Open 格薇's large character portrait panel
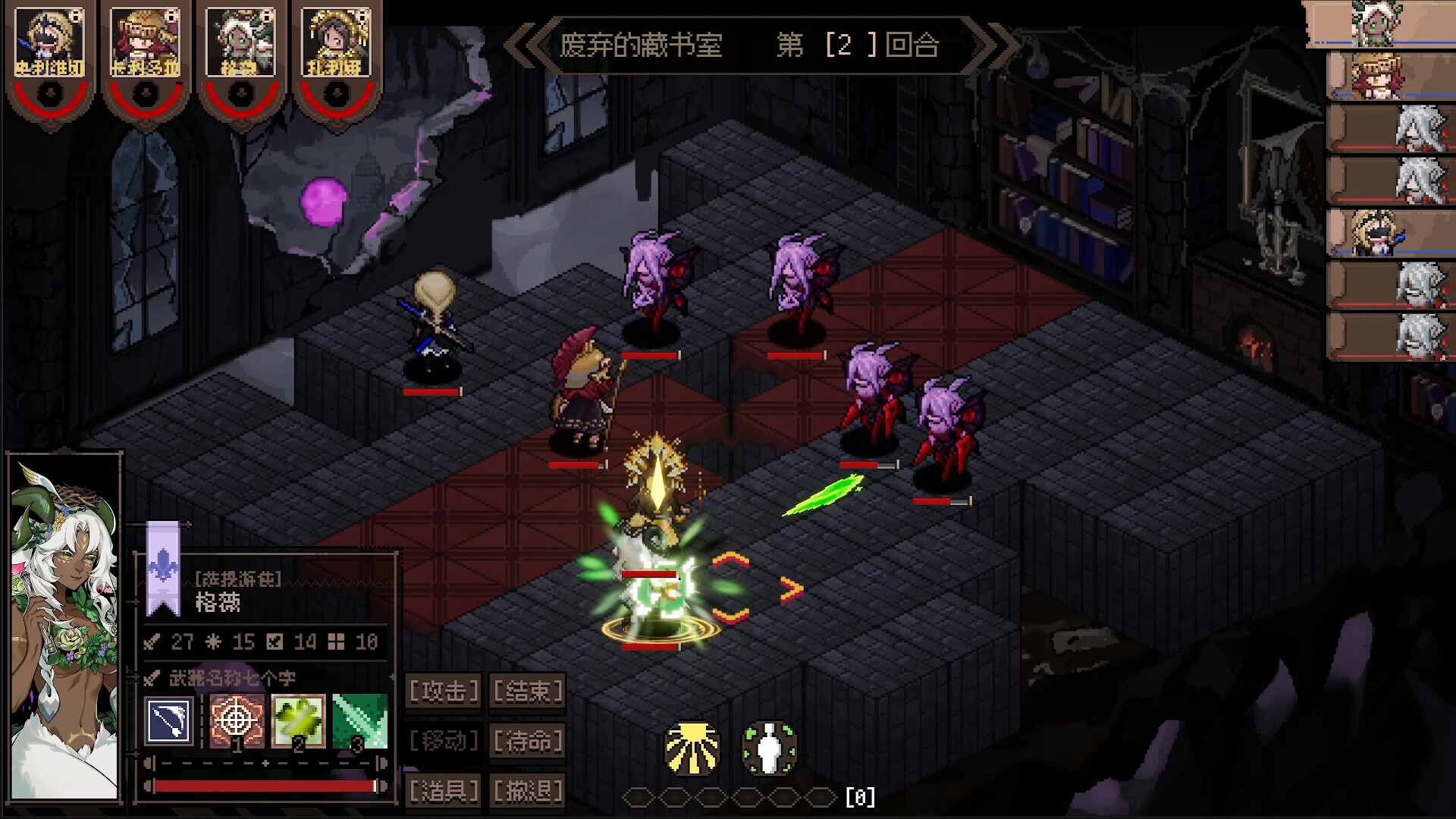Viewport: 1456px width, 819px height. point(64,628)
